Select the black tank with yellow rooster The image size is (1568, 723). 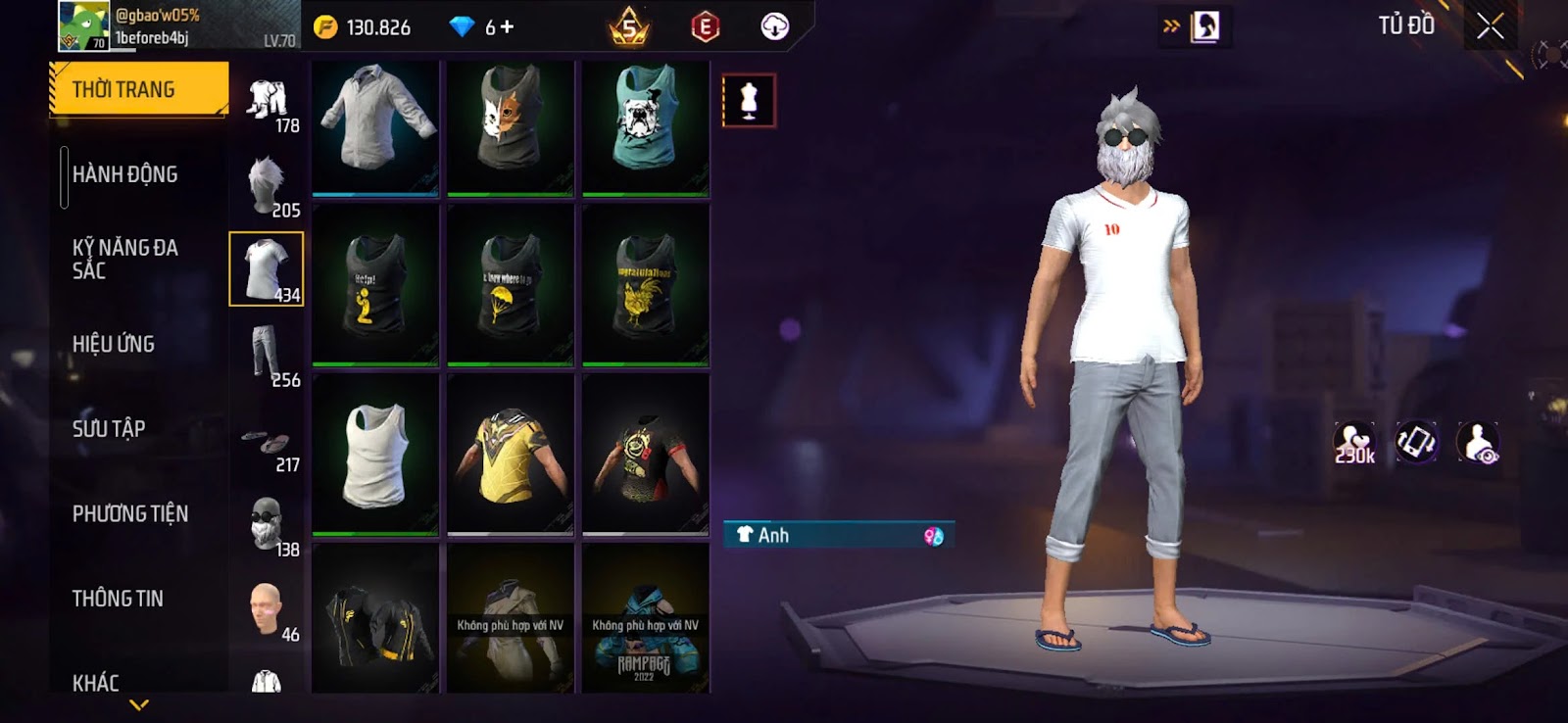646,284
